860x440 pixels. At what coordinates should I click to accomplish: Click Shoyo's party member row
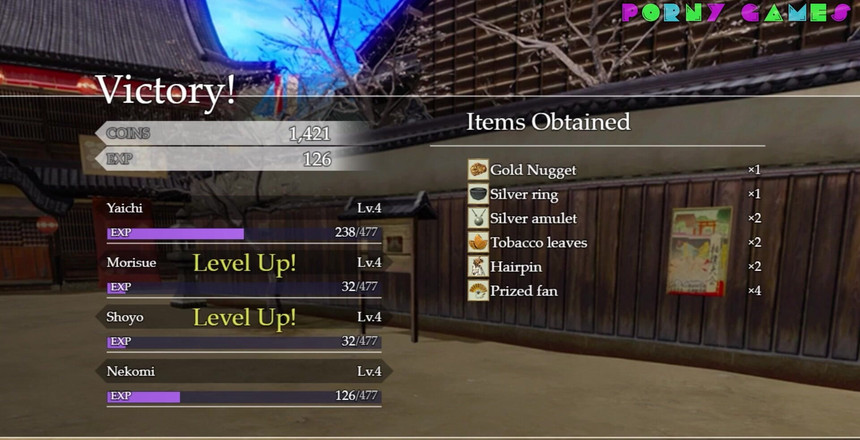pyautogui.click(x=243, y=318)
